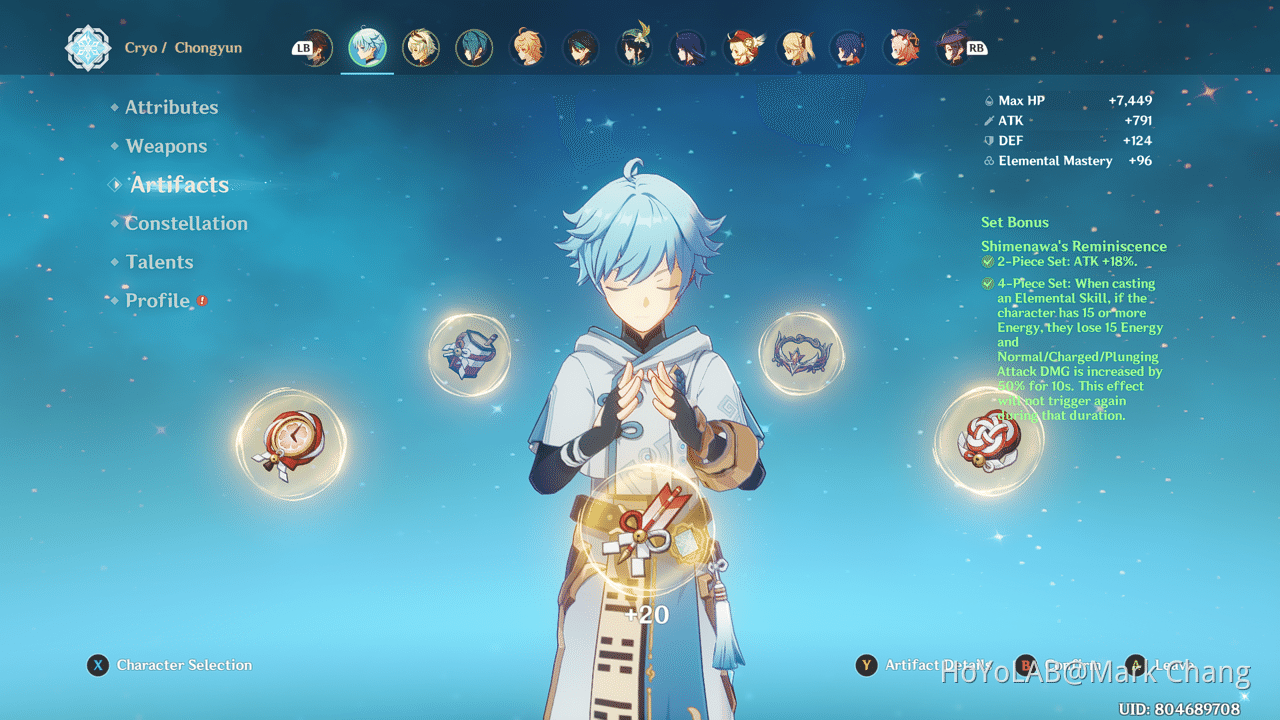1280x720 pixels.
Task: Open the Profile entry with red alert
Action: [x=157, y=300]
